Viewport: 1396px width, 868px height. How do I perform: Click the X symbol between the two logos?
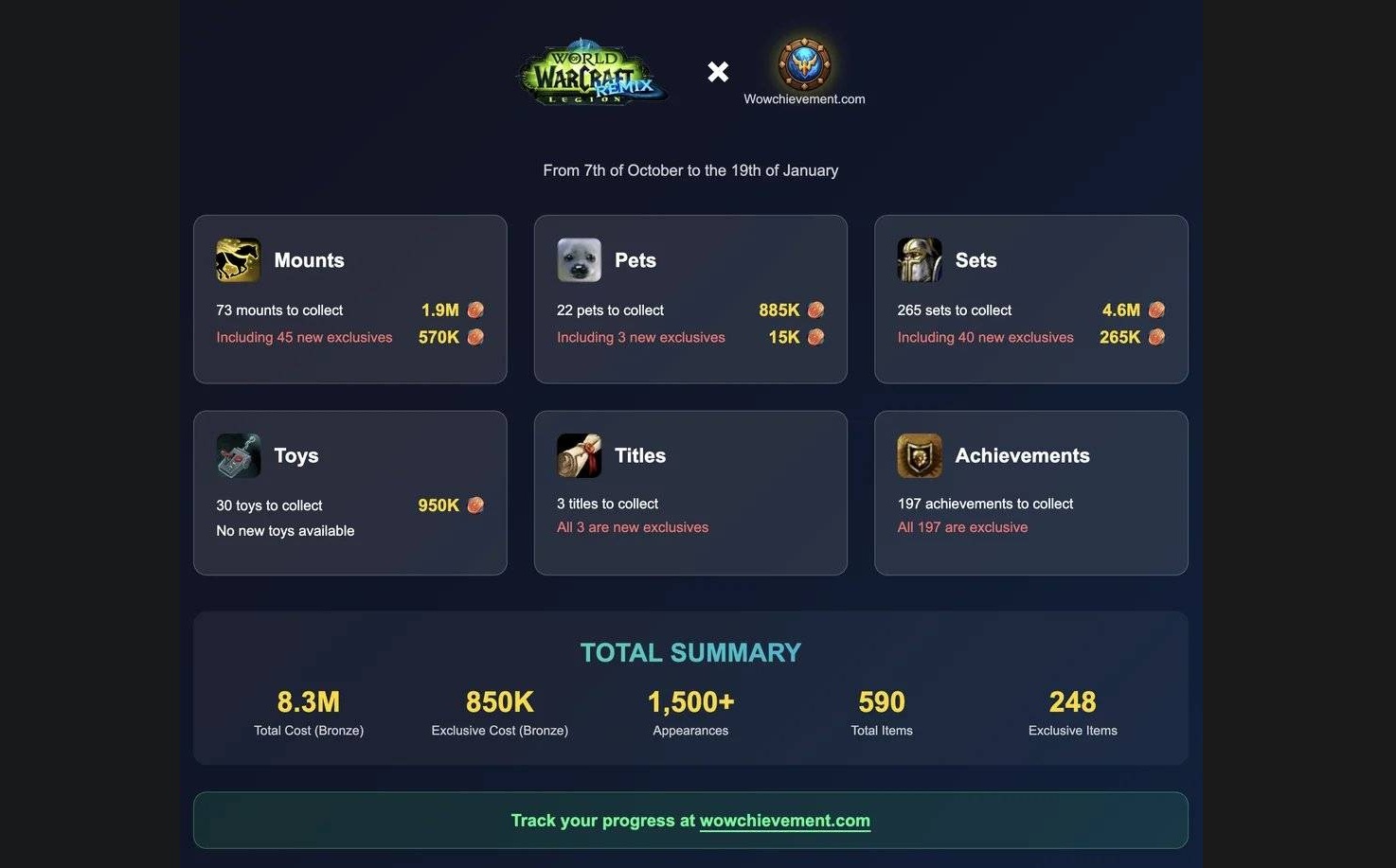(x=717, y=71)
